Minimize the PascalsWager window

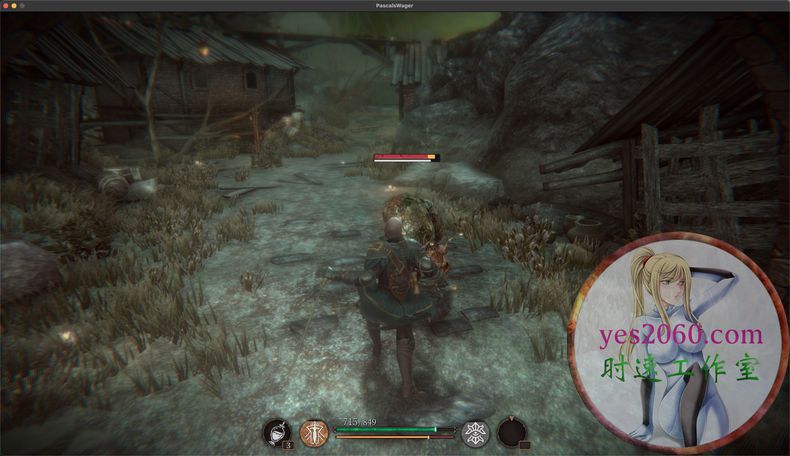point(16,6)
